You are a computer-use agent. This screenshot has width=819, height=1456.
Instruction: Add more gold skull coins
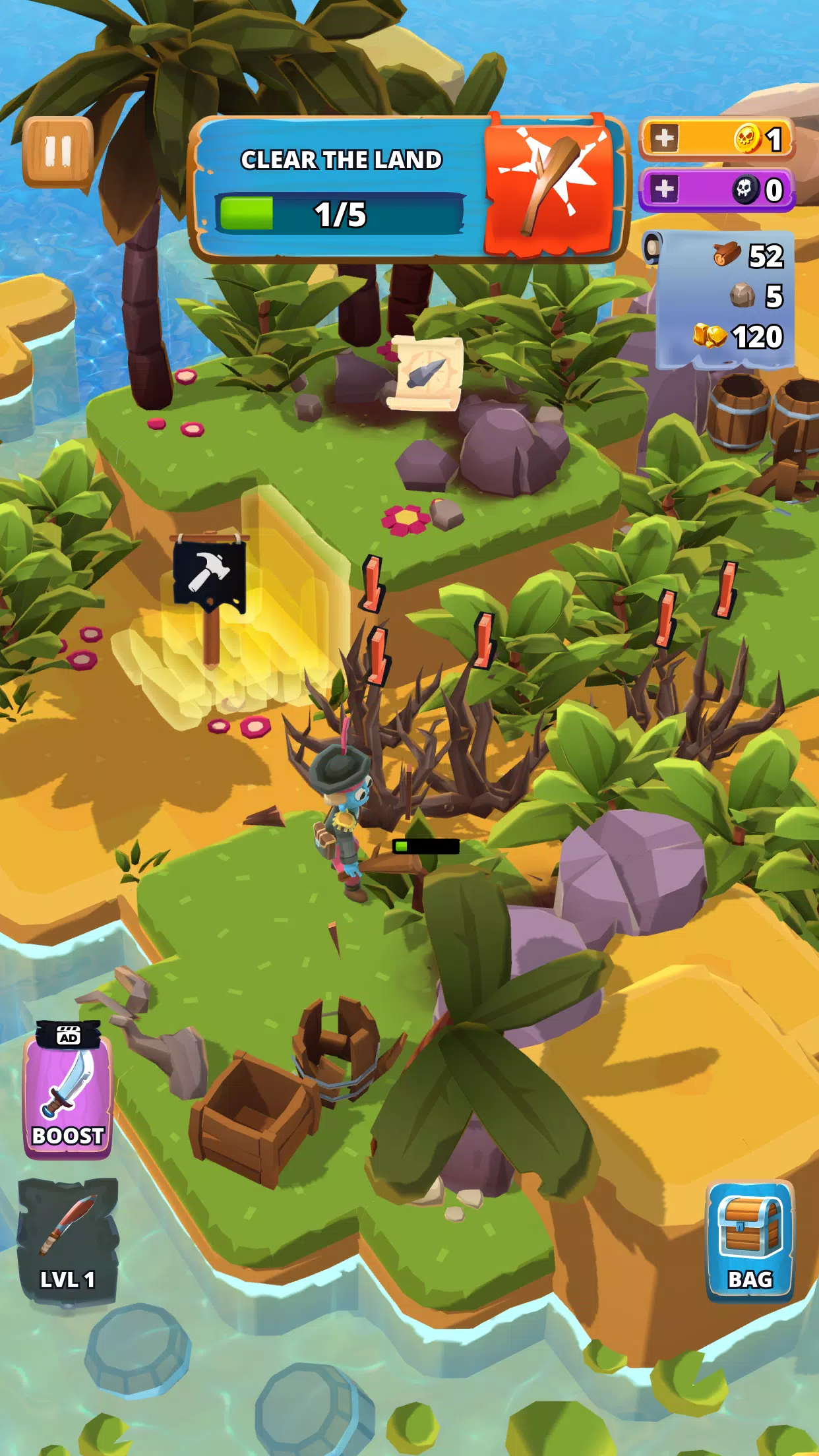pos(665,138)
